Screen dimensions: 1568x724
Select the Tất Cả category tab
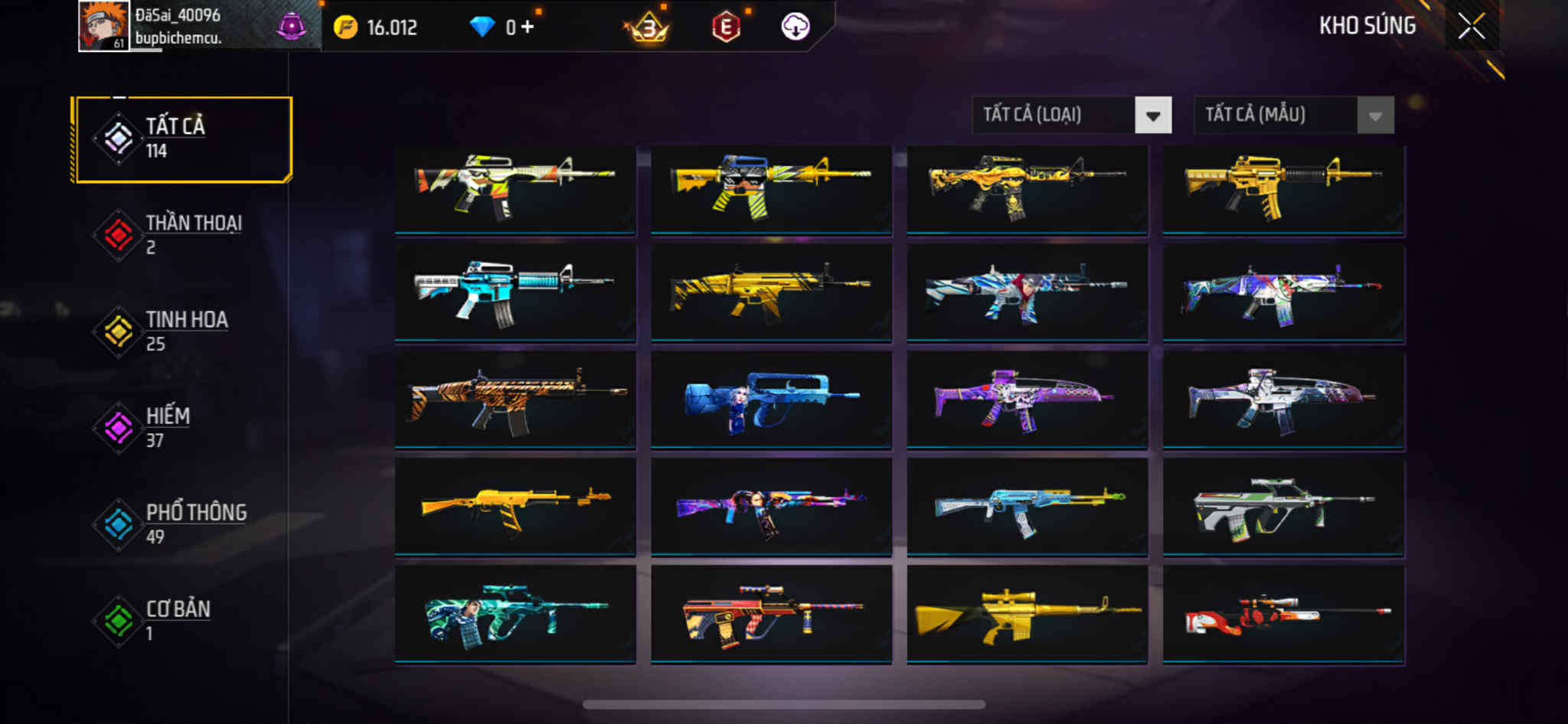click(x=183, y=139)
